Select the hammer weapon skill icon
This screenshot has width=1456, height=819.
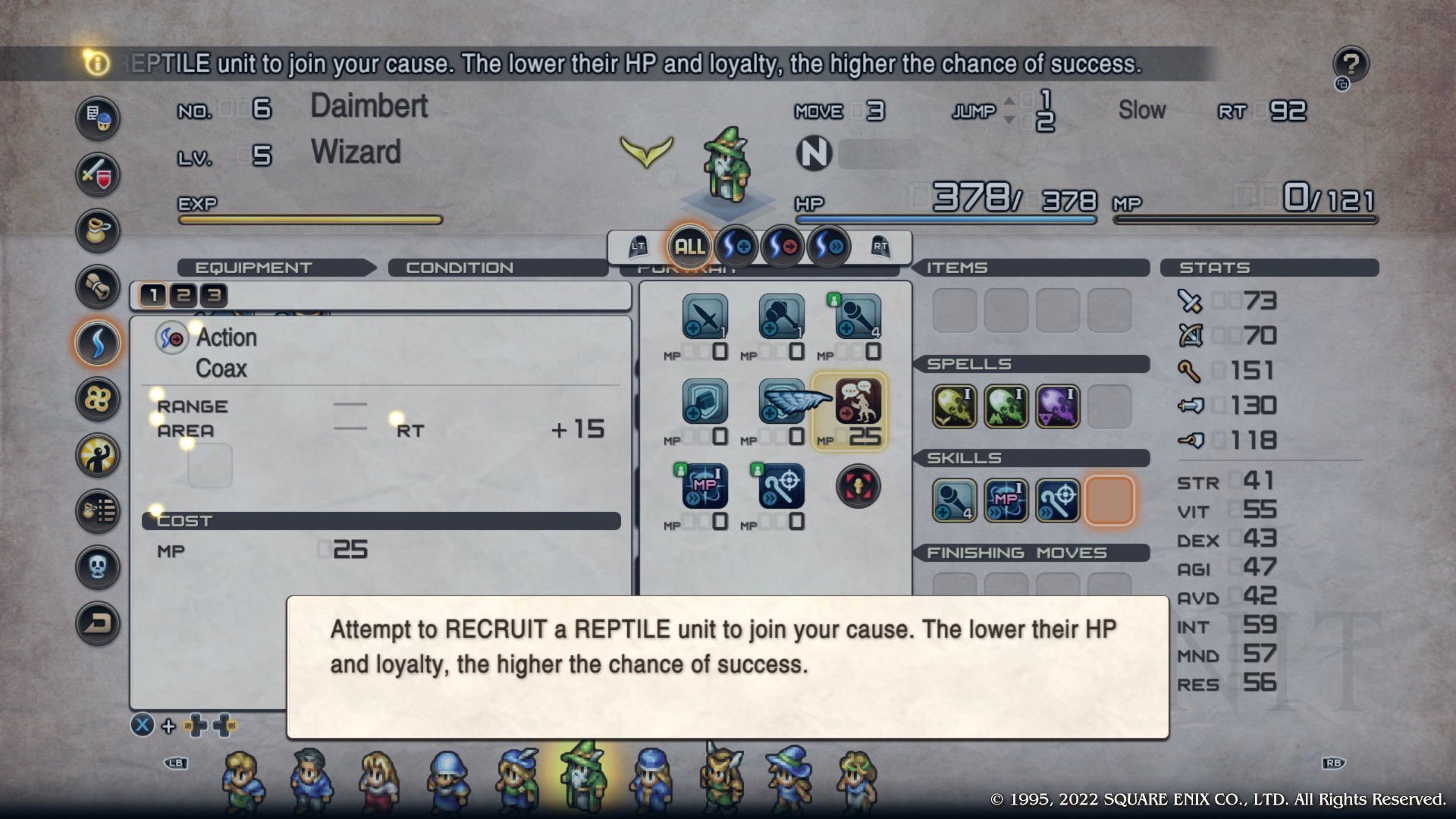coord(782,317)
